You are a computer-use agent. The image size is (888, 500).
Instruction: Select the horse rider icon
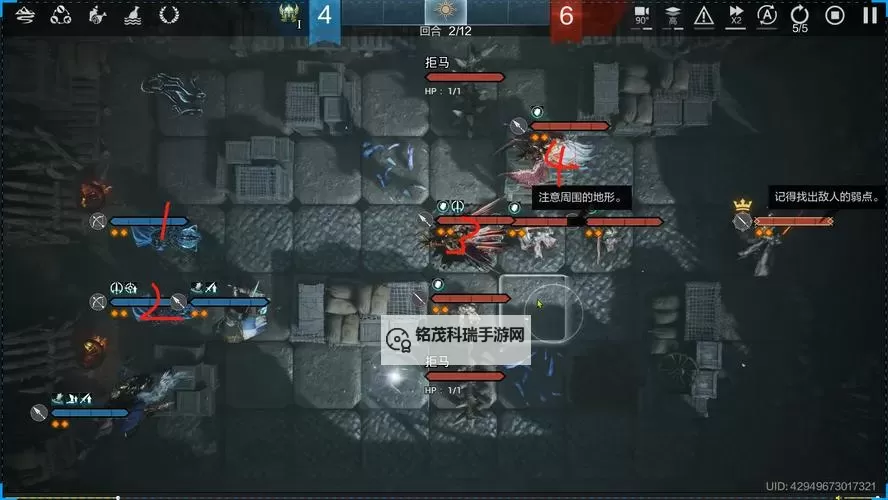point(97,15)
